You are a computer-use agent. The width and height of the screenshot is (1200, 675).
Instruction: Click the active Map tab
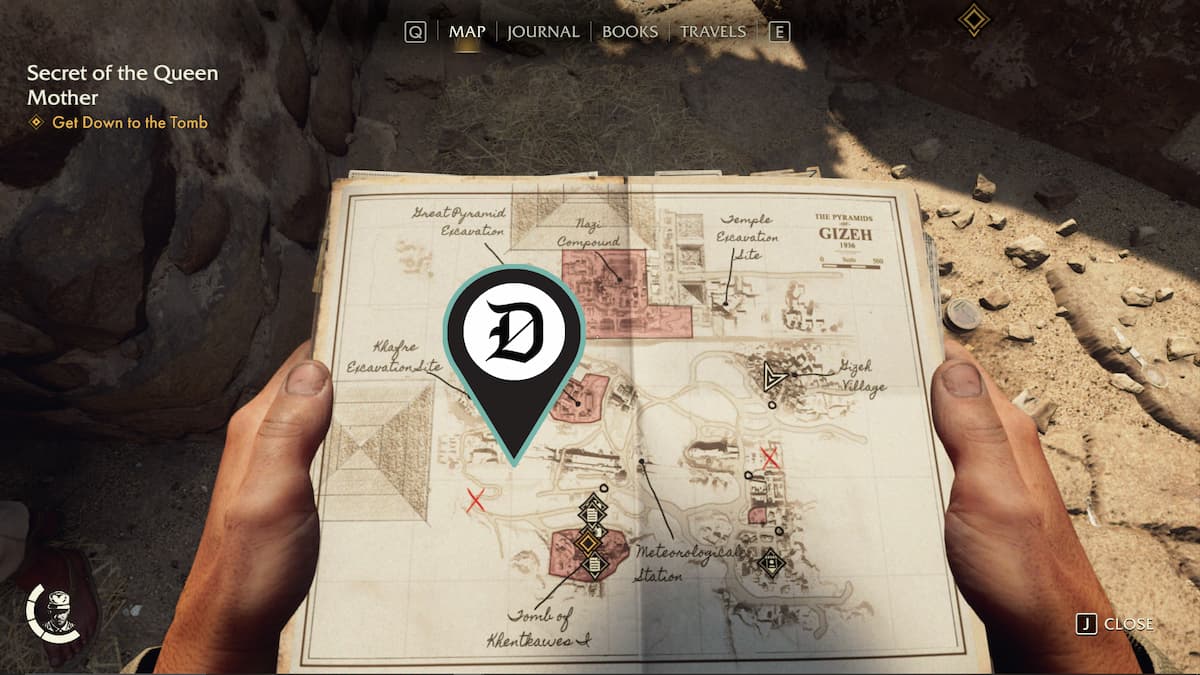467,32
